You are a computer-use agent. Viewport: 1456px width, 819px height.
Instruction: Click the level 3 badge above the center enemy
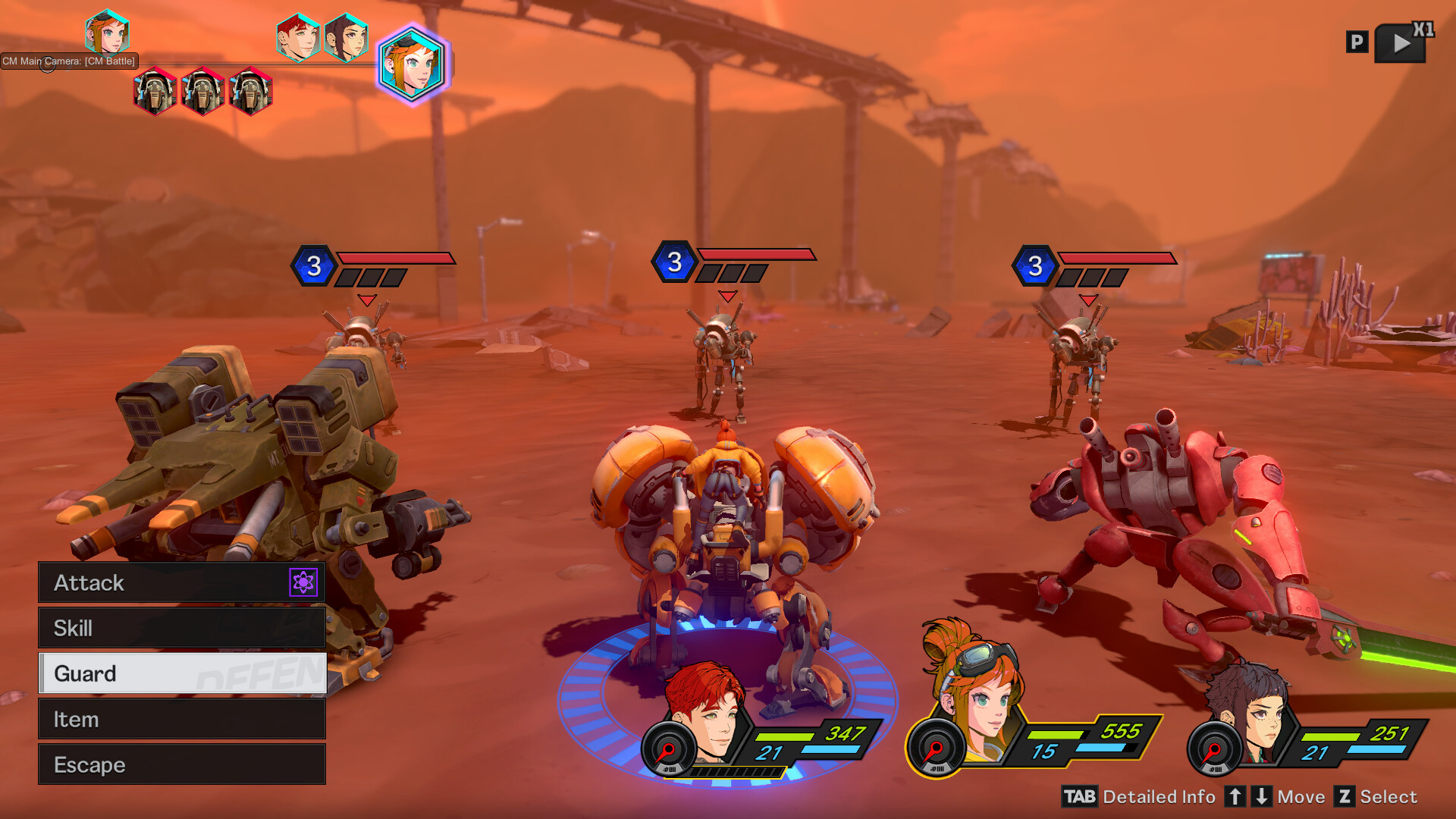point(674,262)
